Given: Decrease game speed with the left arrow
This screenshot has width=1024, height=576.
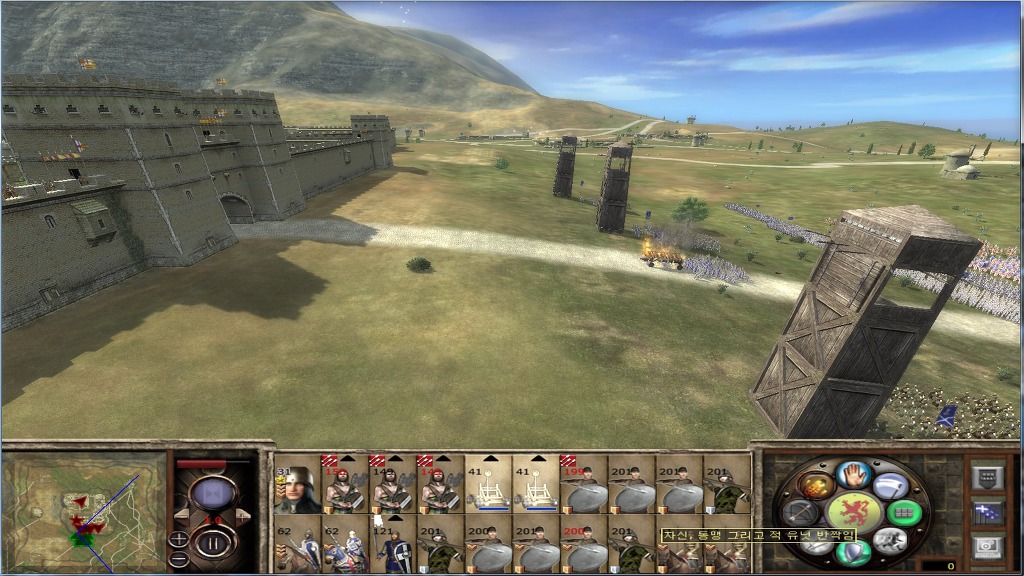Looking at the screenshot, I should tap(181, 516).
